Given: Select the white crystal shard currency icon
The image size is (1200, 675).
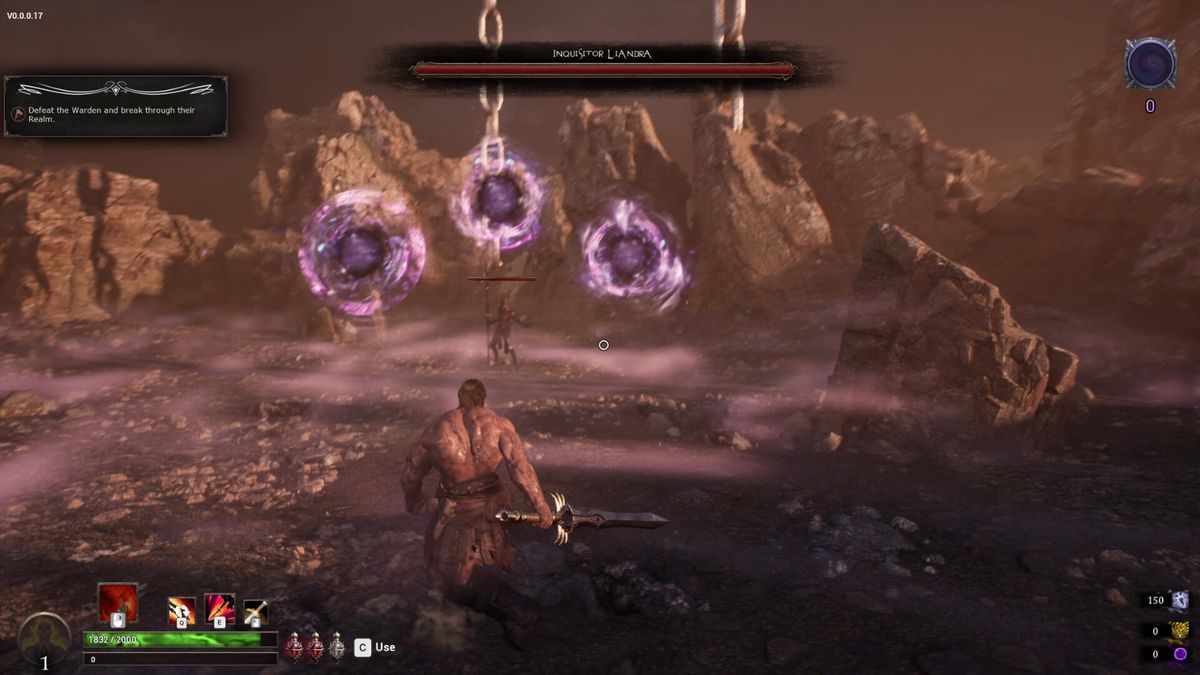Looking at the screenshot, I should (1180, 600).
